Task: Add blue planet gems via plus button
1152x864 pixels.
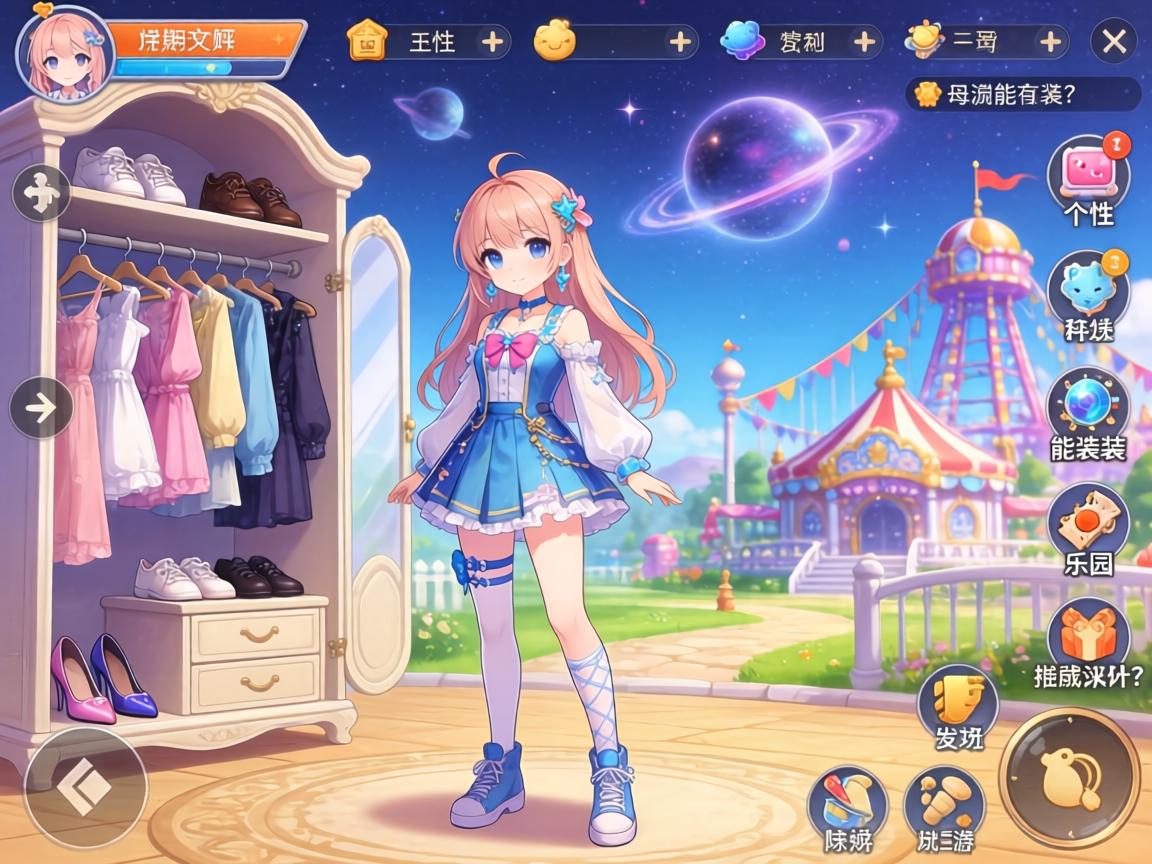Action: [864, 42]
